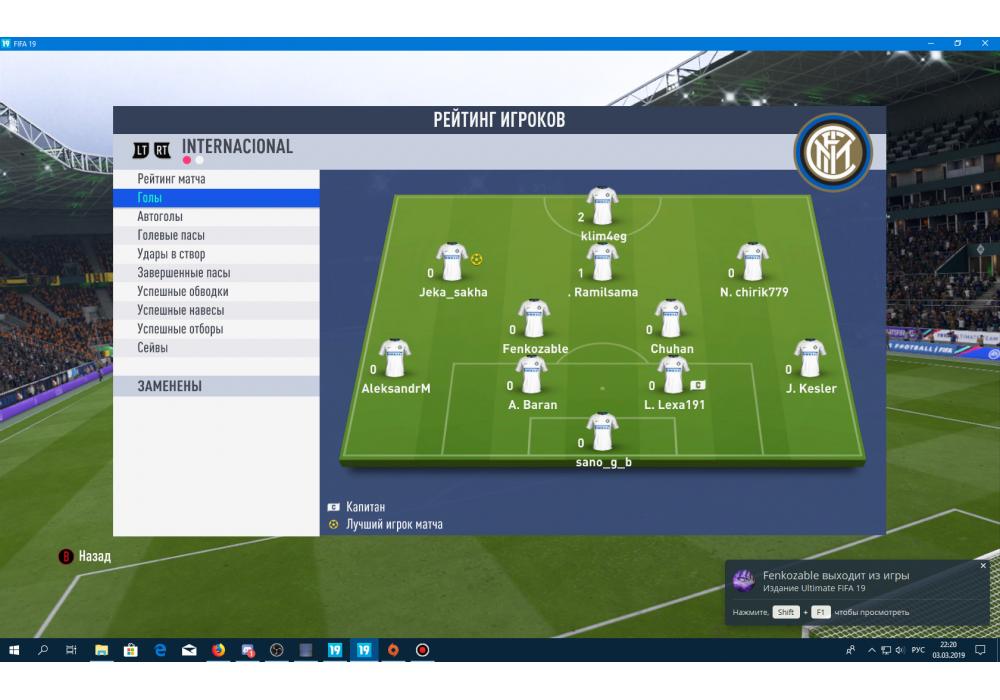The width and height of the screenshot is (1000, 700).
Task: Select Успешные навесы entry
Action: (x=181, y=310)
